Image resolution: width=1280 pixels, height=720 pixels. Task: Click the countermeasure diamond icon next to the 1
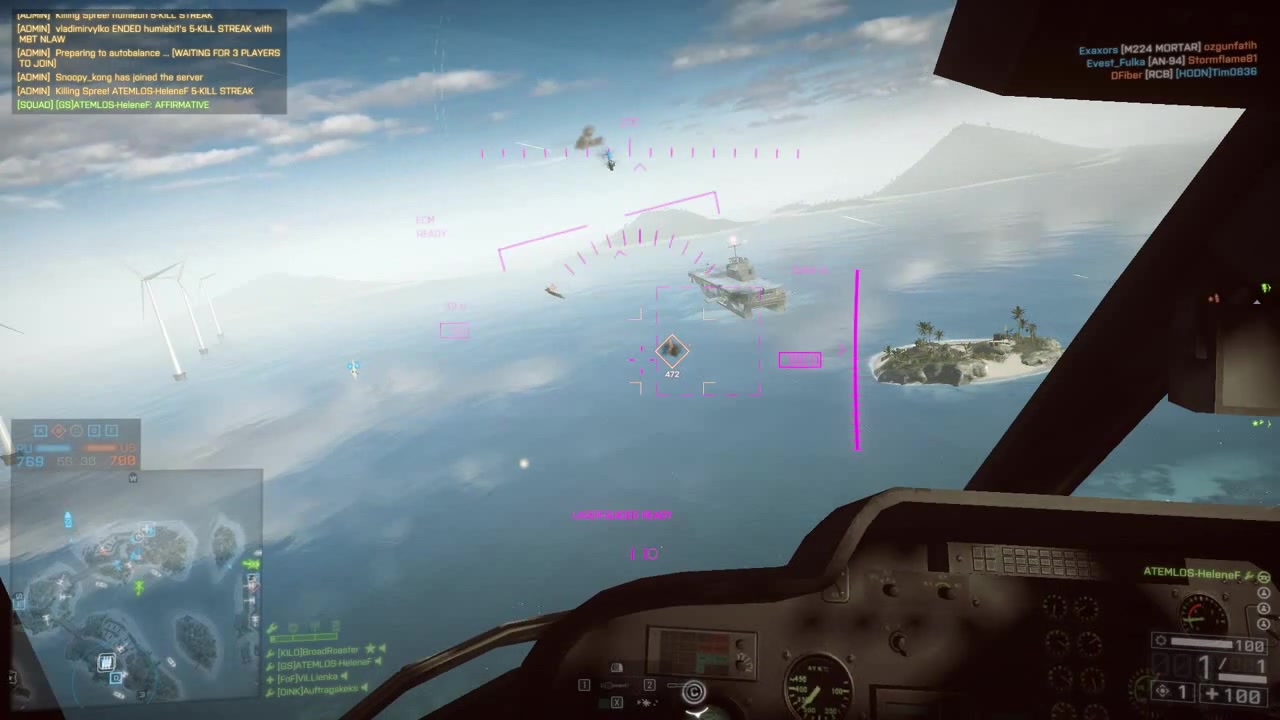click(1163, 691)
